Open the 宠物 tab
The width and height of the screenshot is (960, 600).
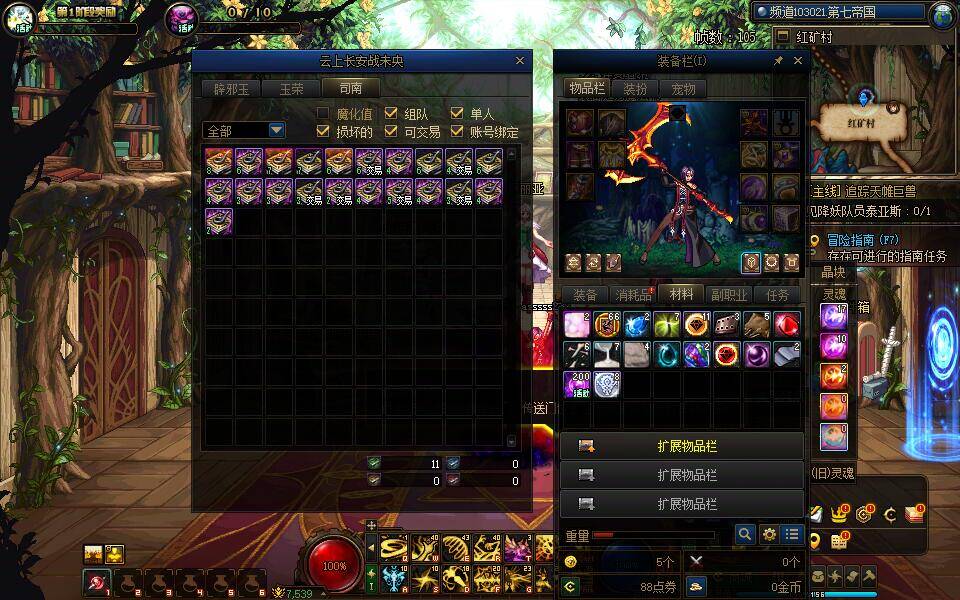(683, 88)
